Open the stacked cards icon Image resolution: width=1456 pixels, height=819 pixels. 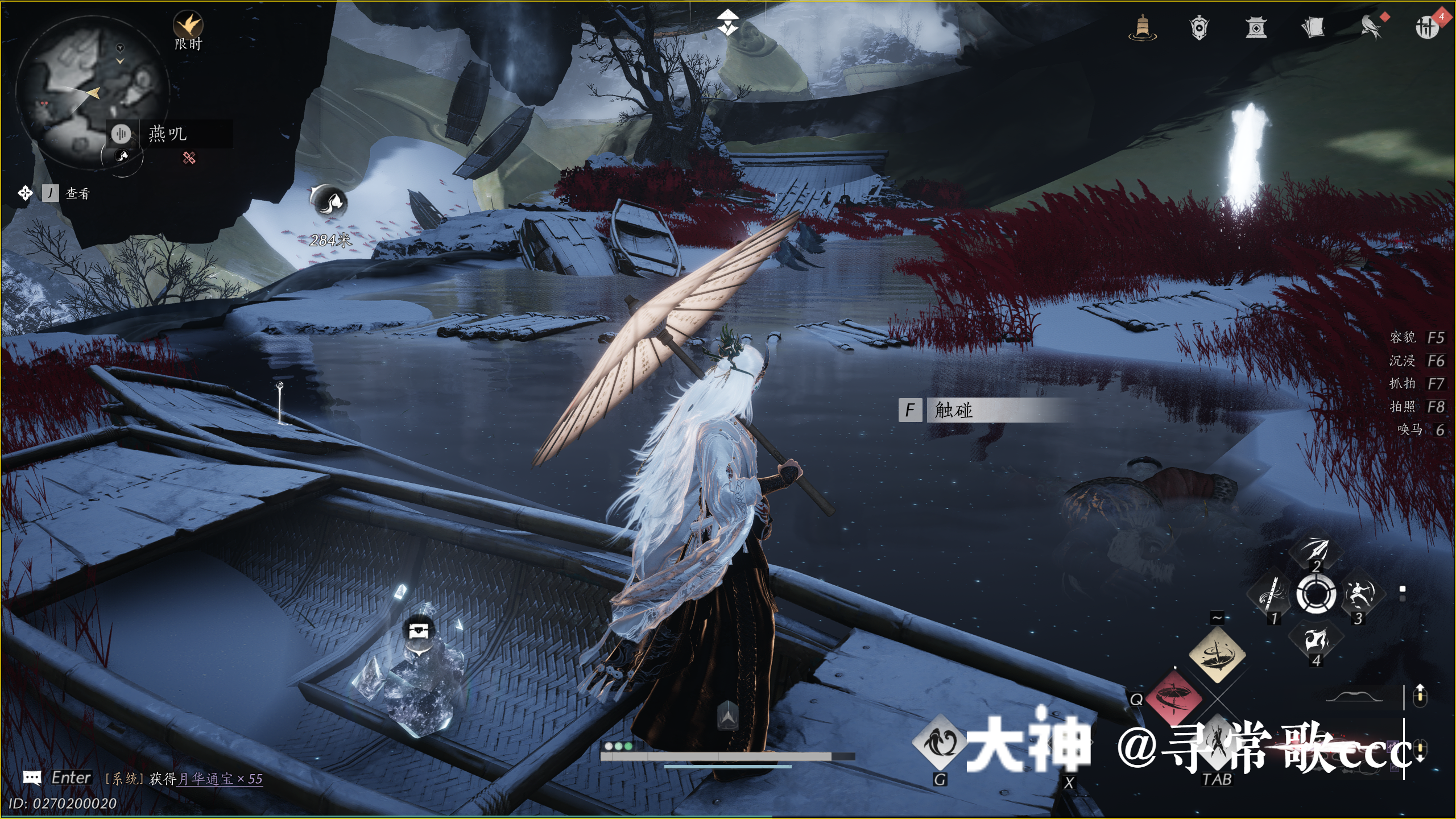1313,27
